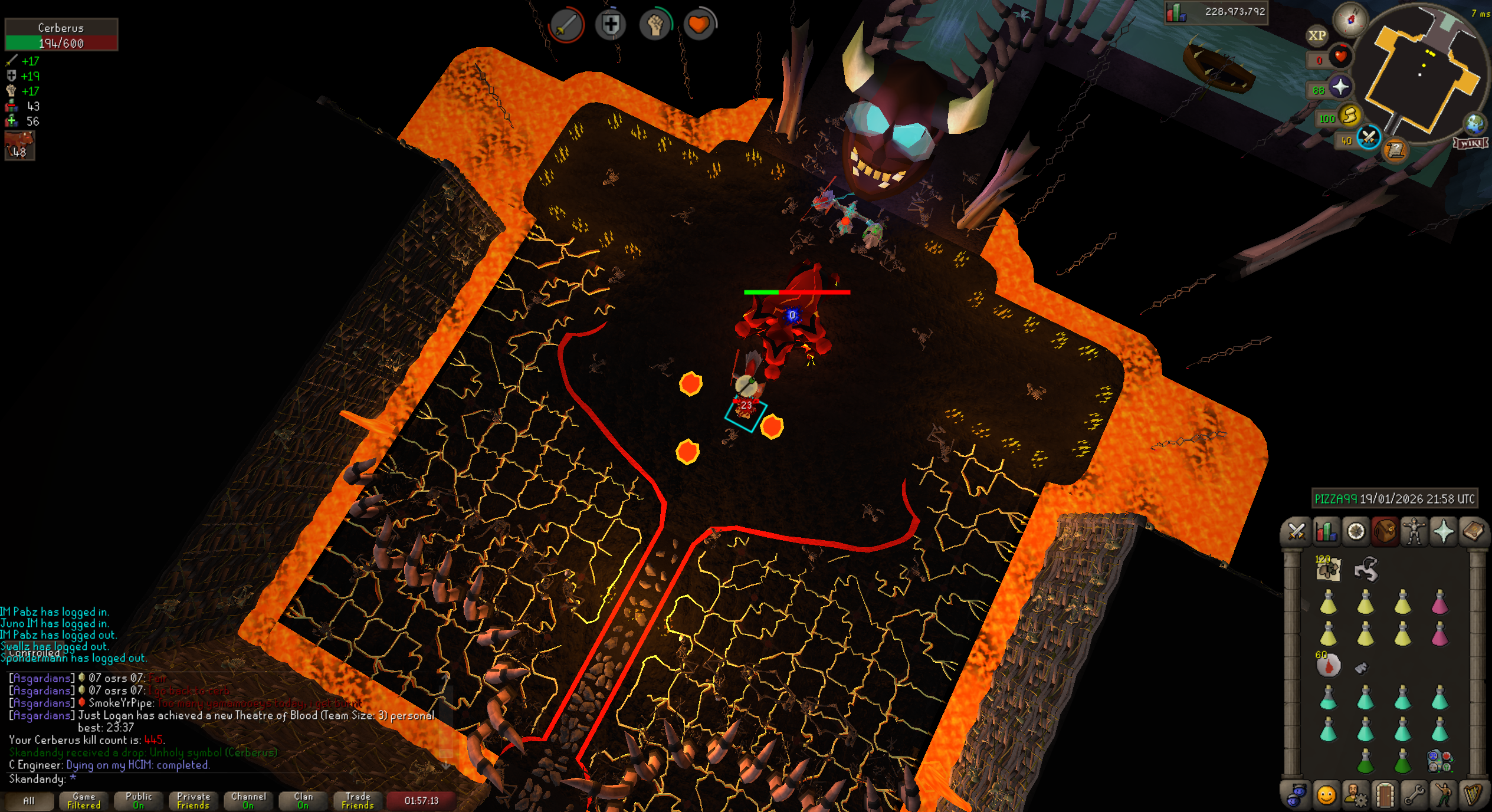Open the wrench Settings tab
This screenshot has width=1492, height=812.
[1414, 796]
